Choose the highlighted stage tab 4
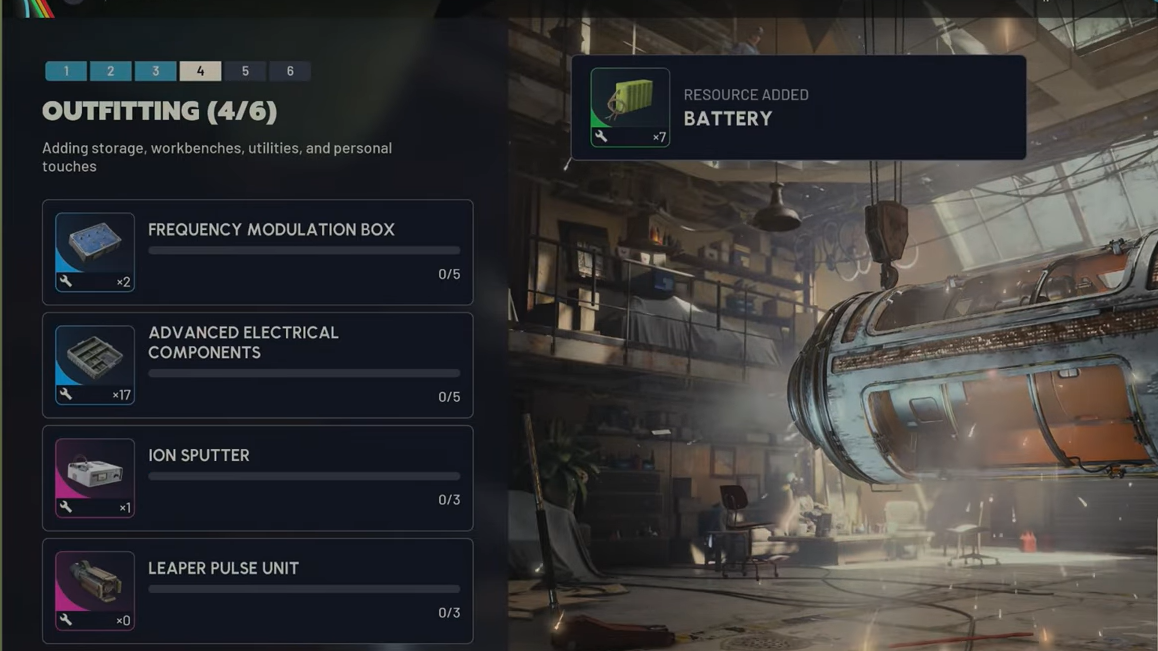1158x651 pixels. [200, 71]
